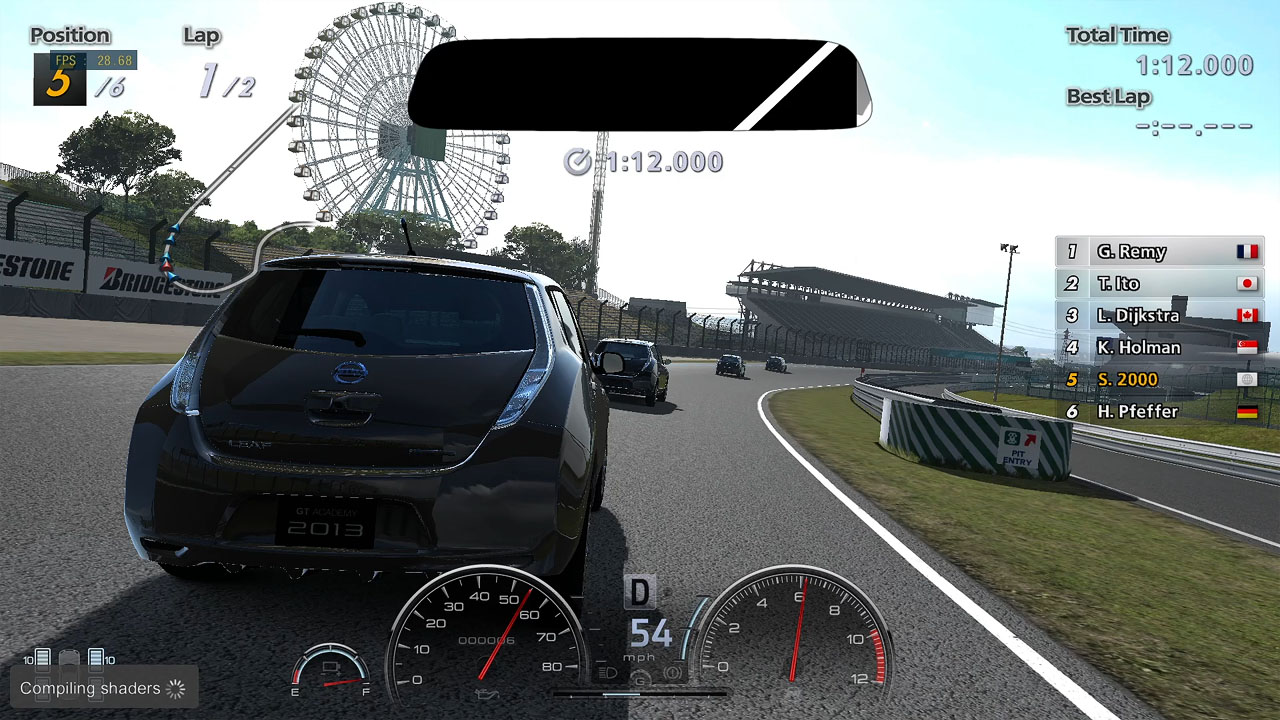Choose T. Ito's leaderboard row
Viewport: 1280px width, 720px height.
coord(1159,284)
